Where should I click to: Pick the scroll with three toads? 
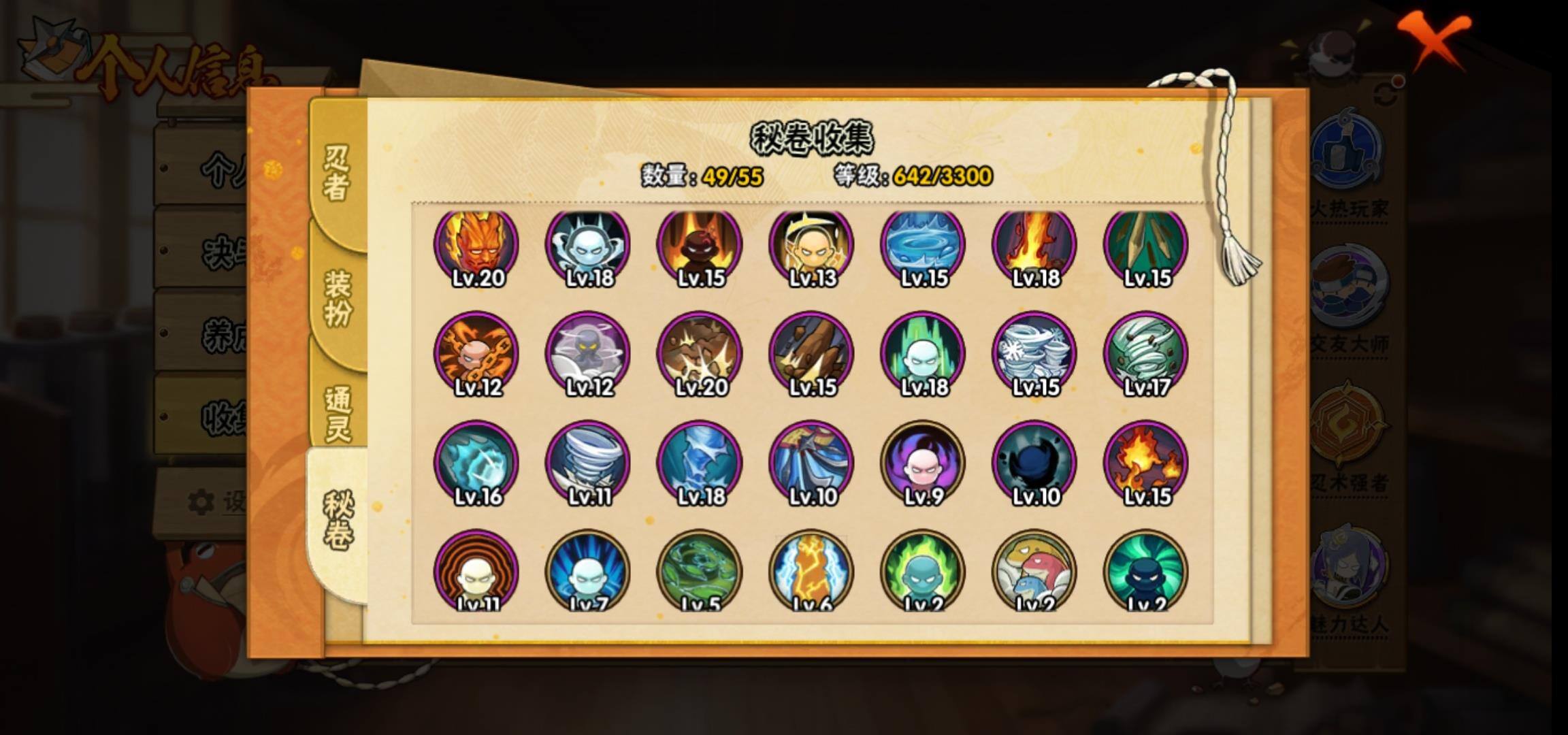(x=1034, y=572)
